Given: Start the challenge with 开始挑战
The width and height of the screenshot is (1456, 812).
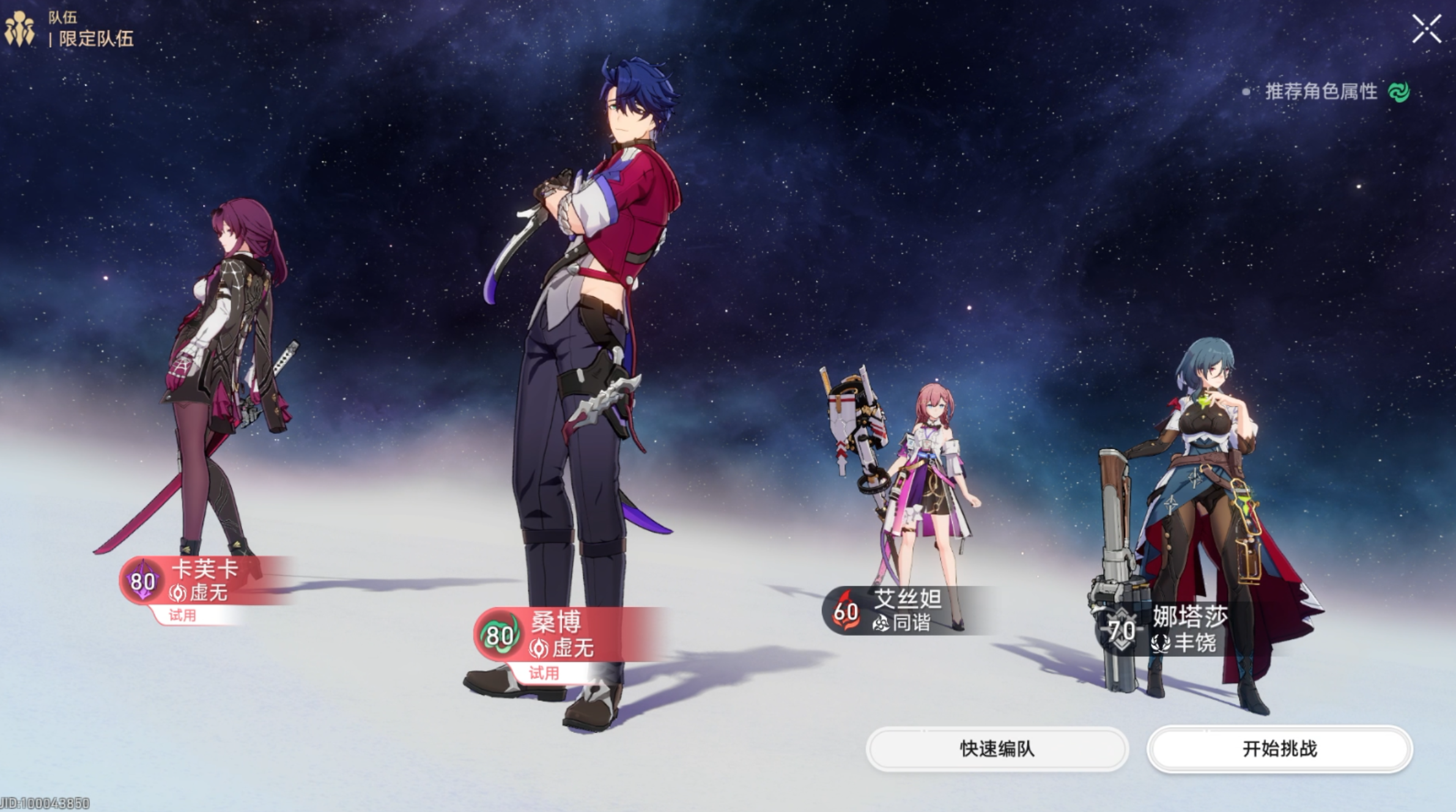Looking at the screenshot, I should [1279, 749].
